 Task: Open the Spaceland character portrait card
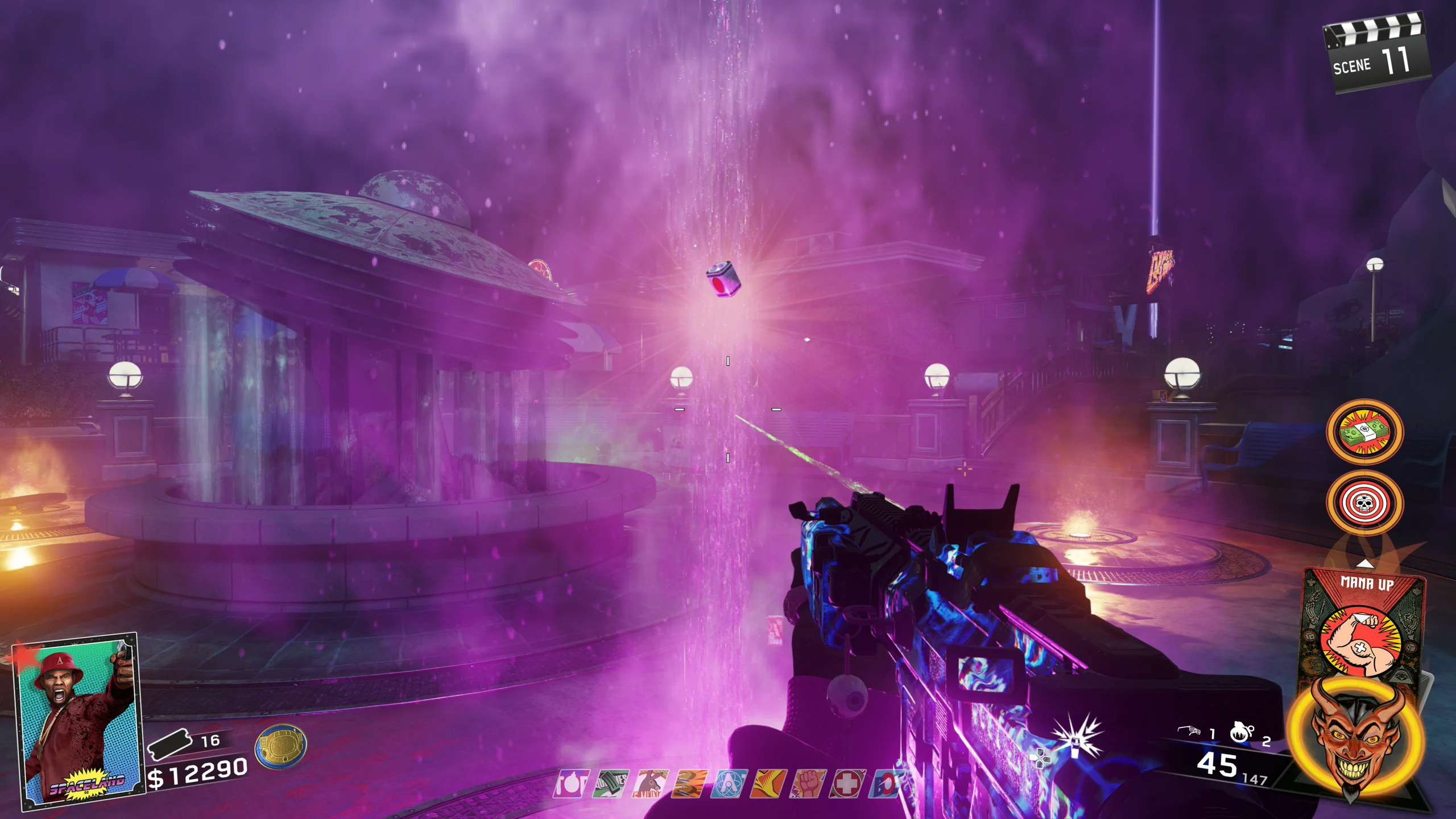pyautogui.click(x=78, y=721)
